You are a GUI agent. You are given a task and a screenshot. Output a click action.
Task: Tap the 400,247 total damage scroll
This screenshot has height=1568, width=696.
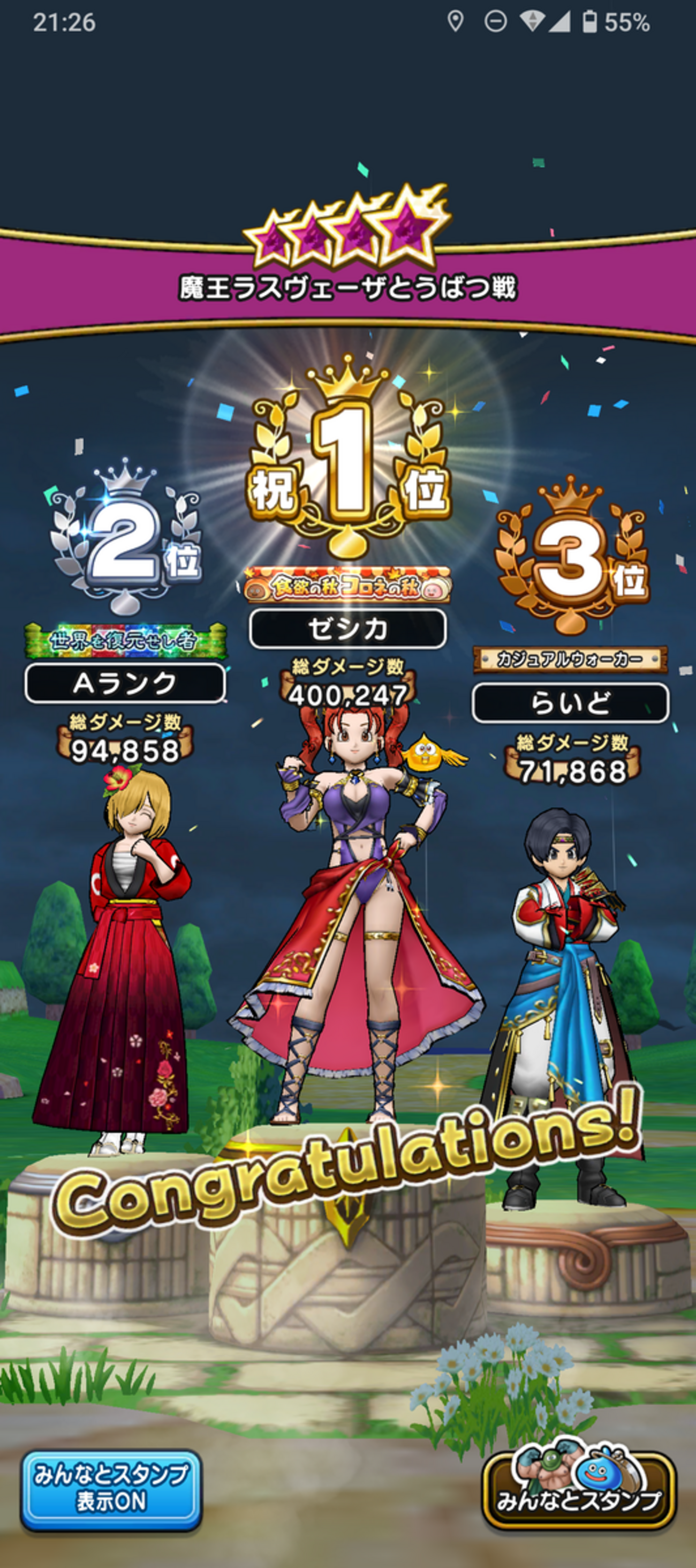pos(348,691)
